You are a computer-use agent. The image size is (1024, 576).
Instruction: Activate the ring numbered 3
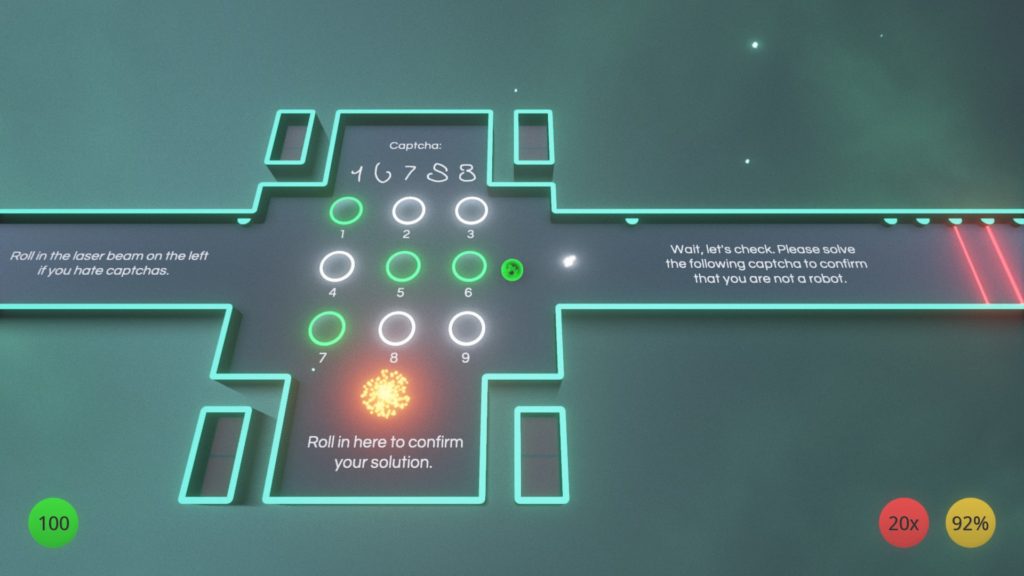(x=471, y=210)
